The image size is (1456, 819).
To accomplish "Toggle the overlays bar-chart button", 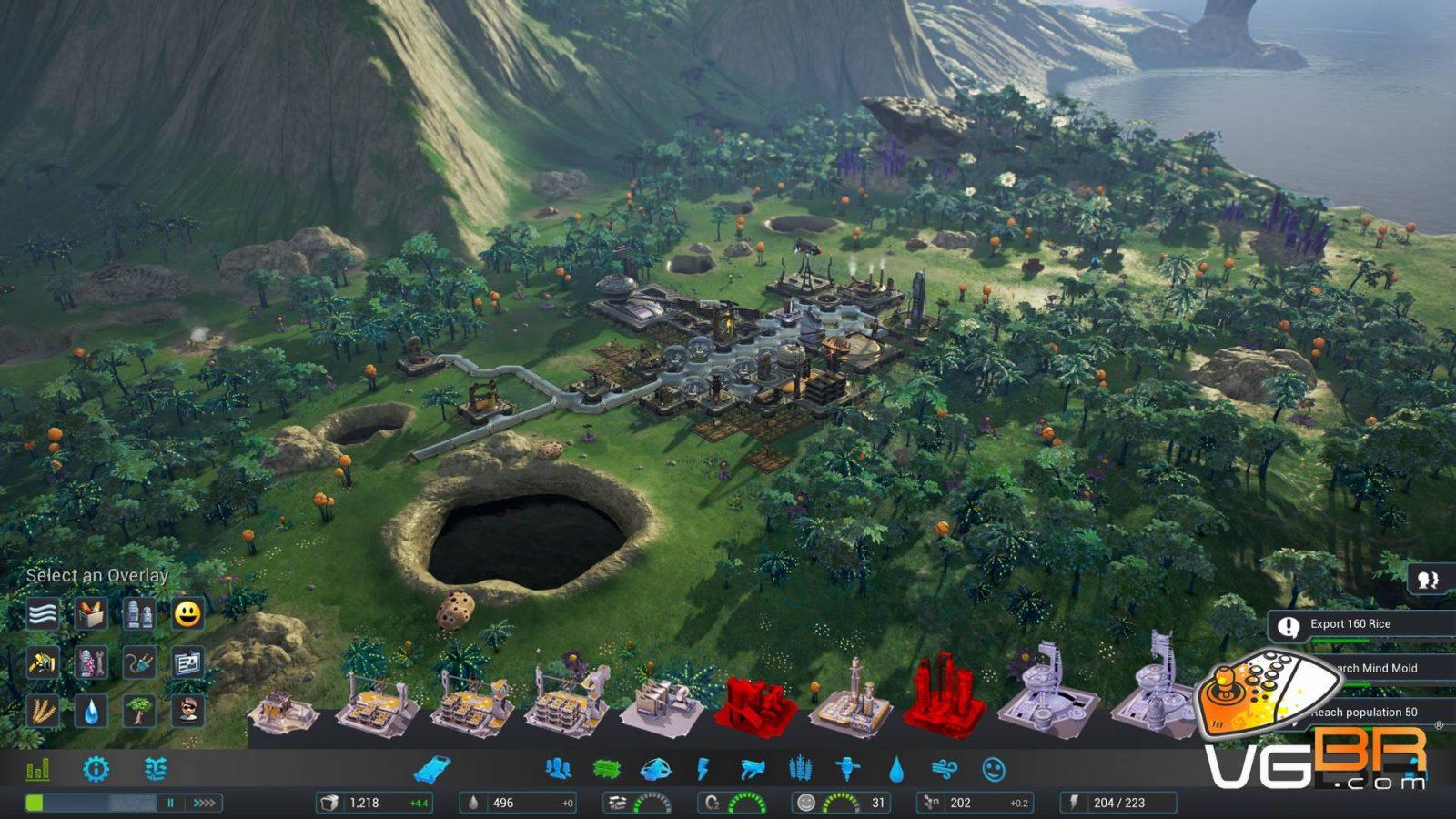I will coord(37,770).
